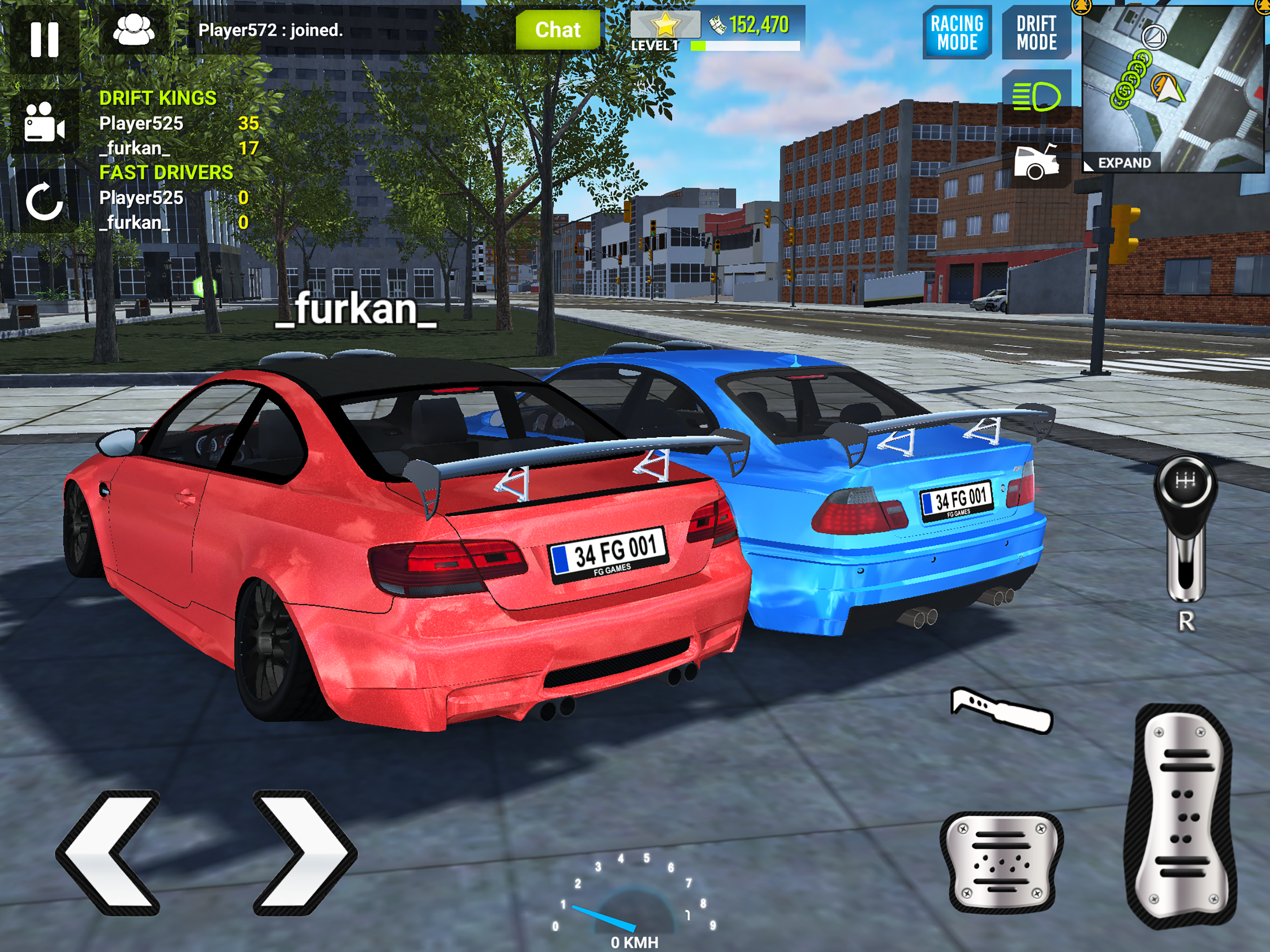The image size is (1270, 952).
Task: Pause the game
Action: click(44, 39)
